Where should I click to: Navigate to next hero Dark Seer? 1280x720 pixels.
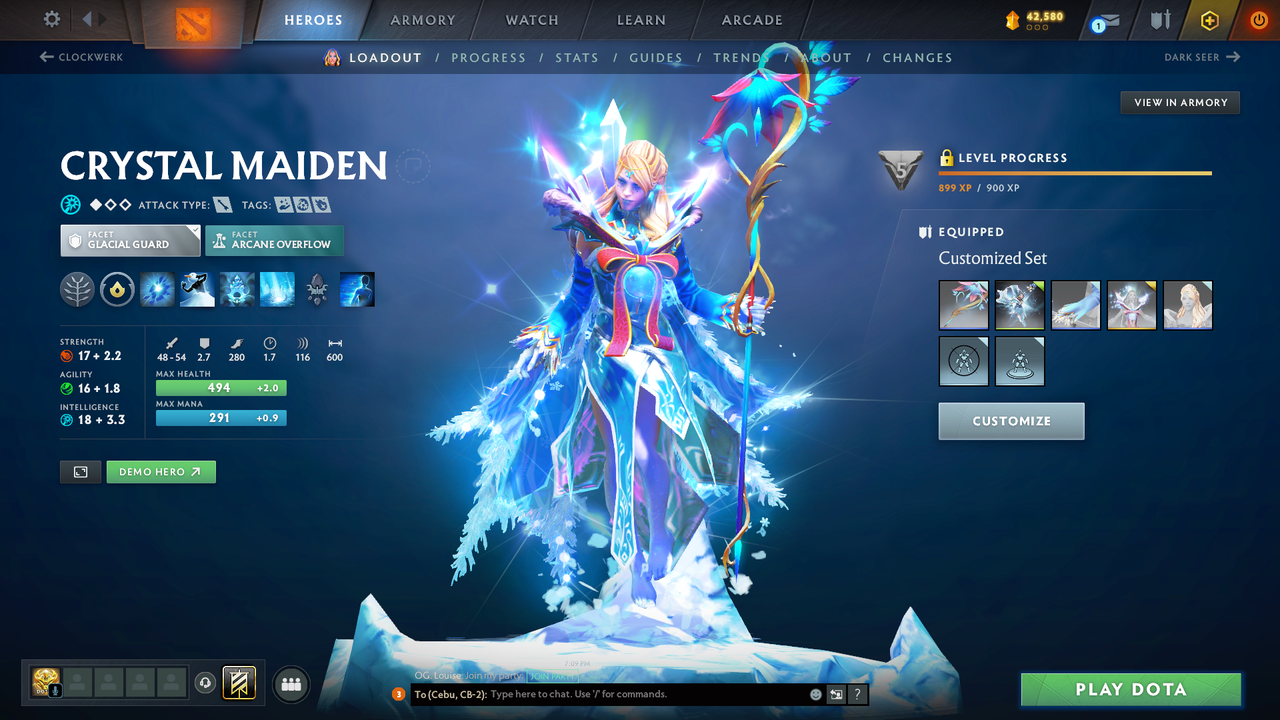coord(1204,57)
